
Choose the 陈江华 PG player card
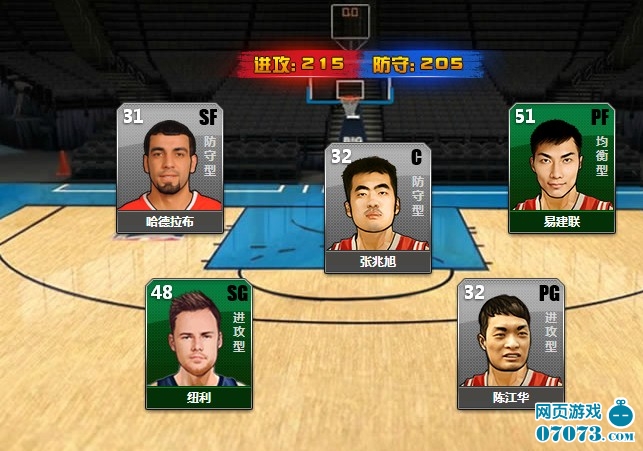coord(510,344)
